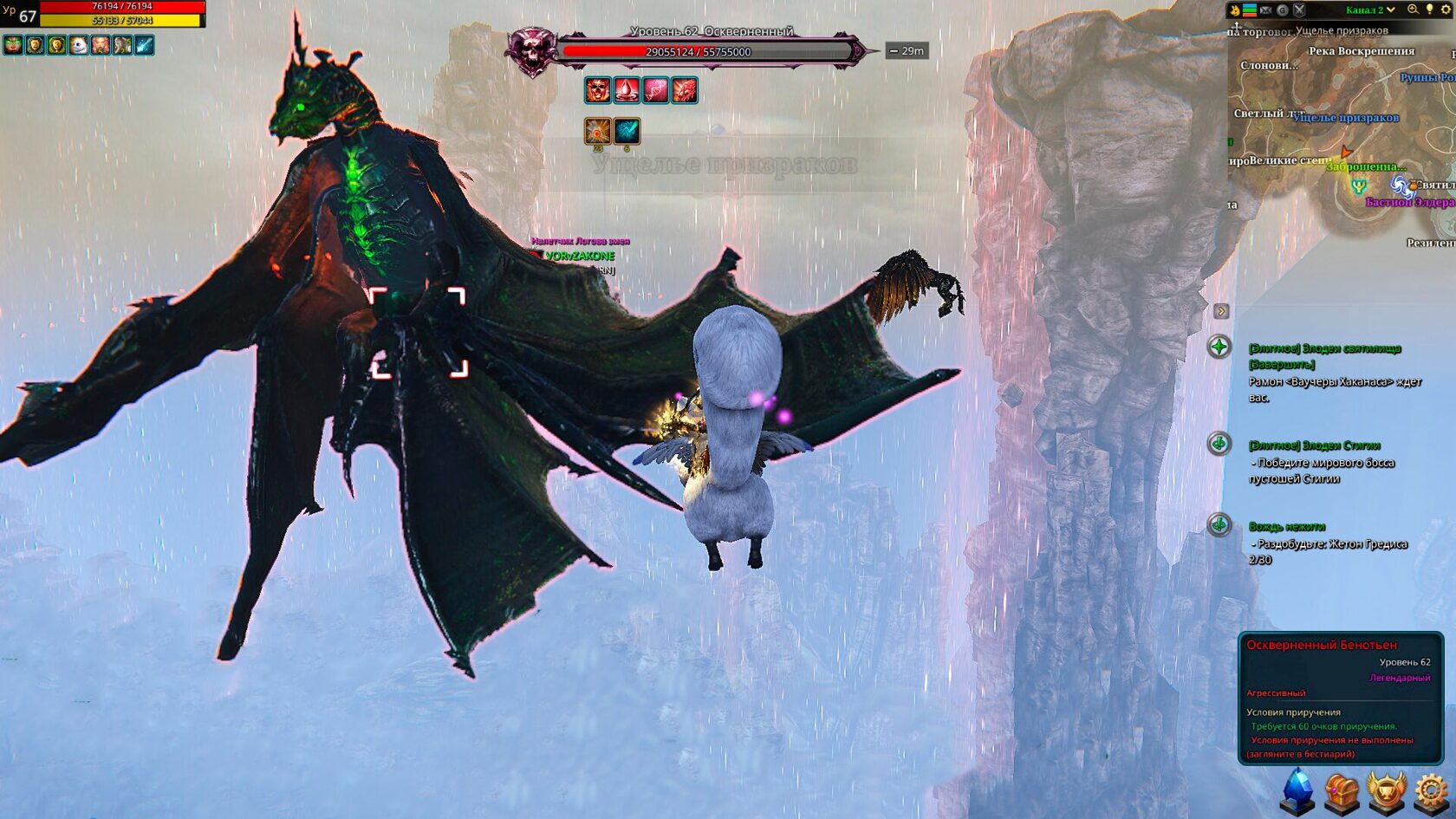Click the flag-colored stripes icon
Screen dimensions: 1456x819
click(x=1249, y=10)
